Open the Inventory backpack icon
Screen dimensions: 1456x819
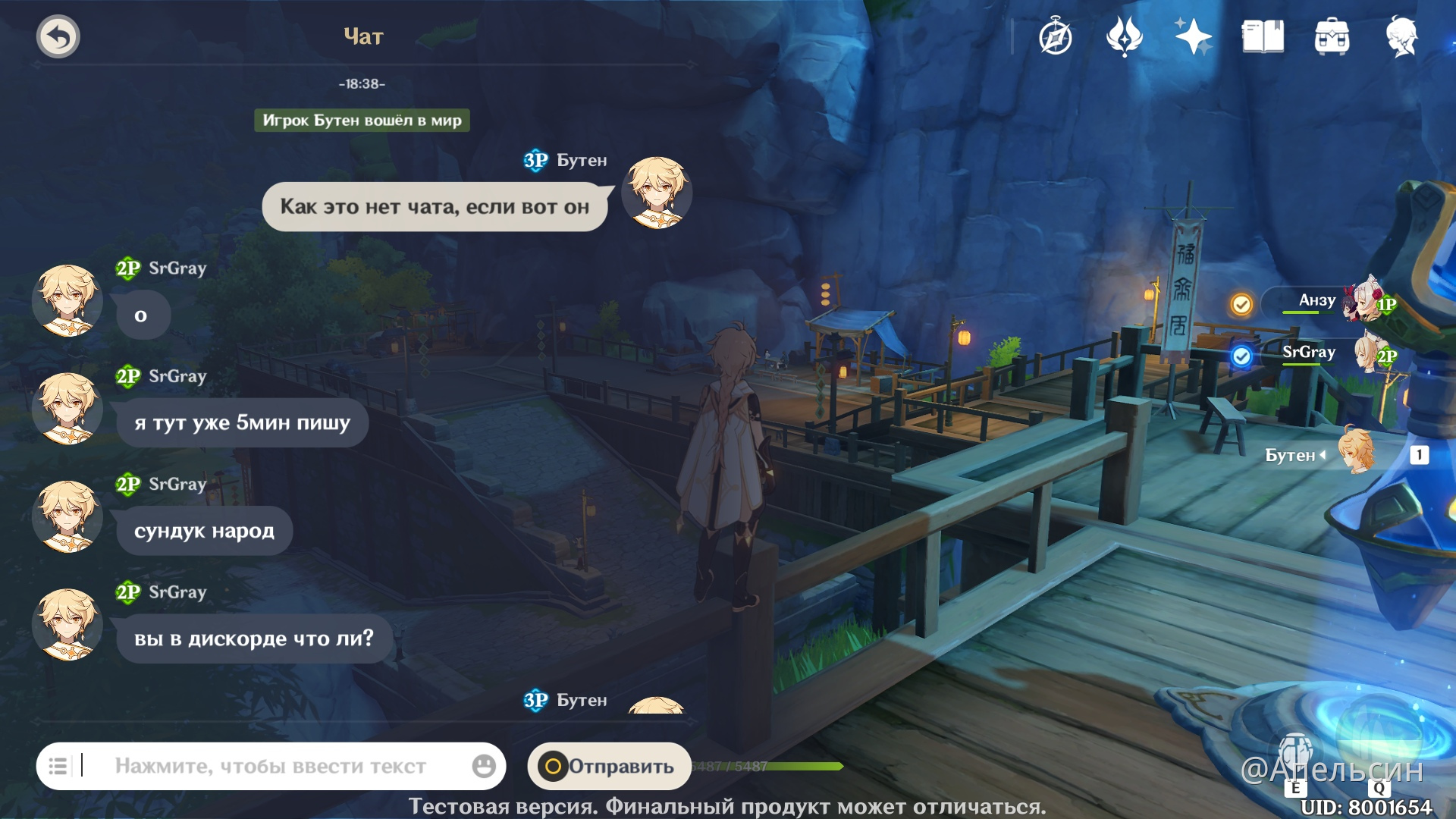1332,36
